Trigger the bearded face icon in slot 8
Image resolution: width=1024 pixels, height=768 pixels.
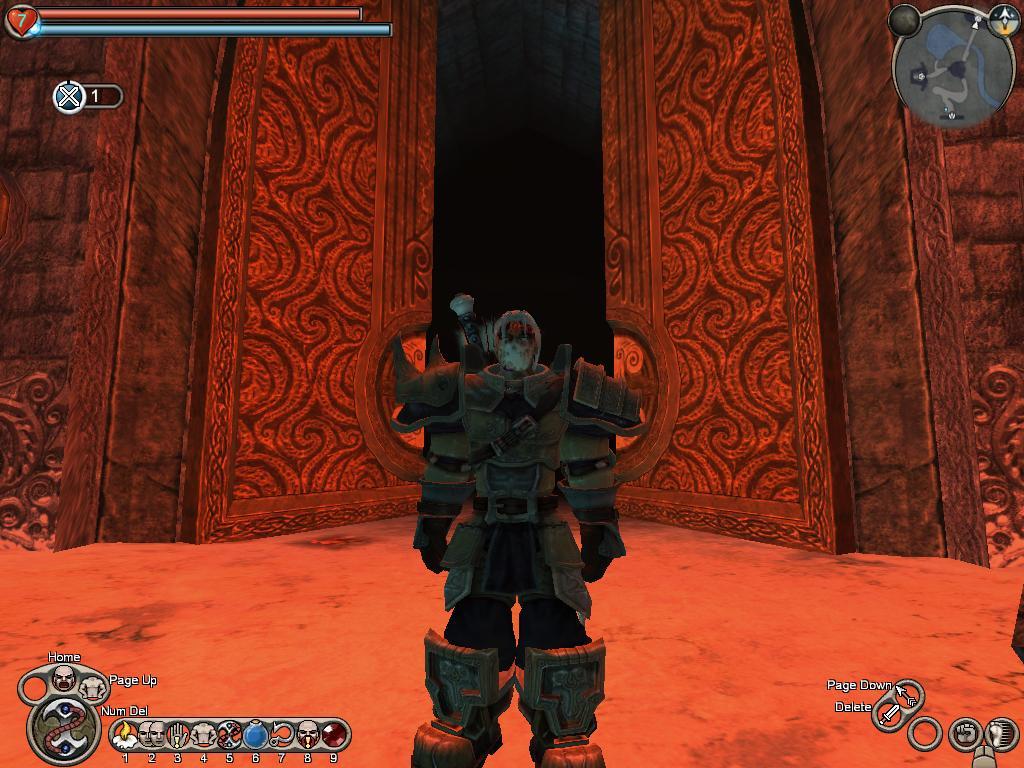307,735
